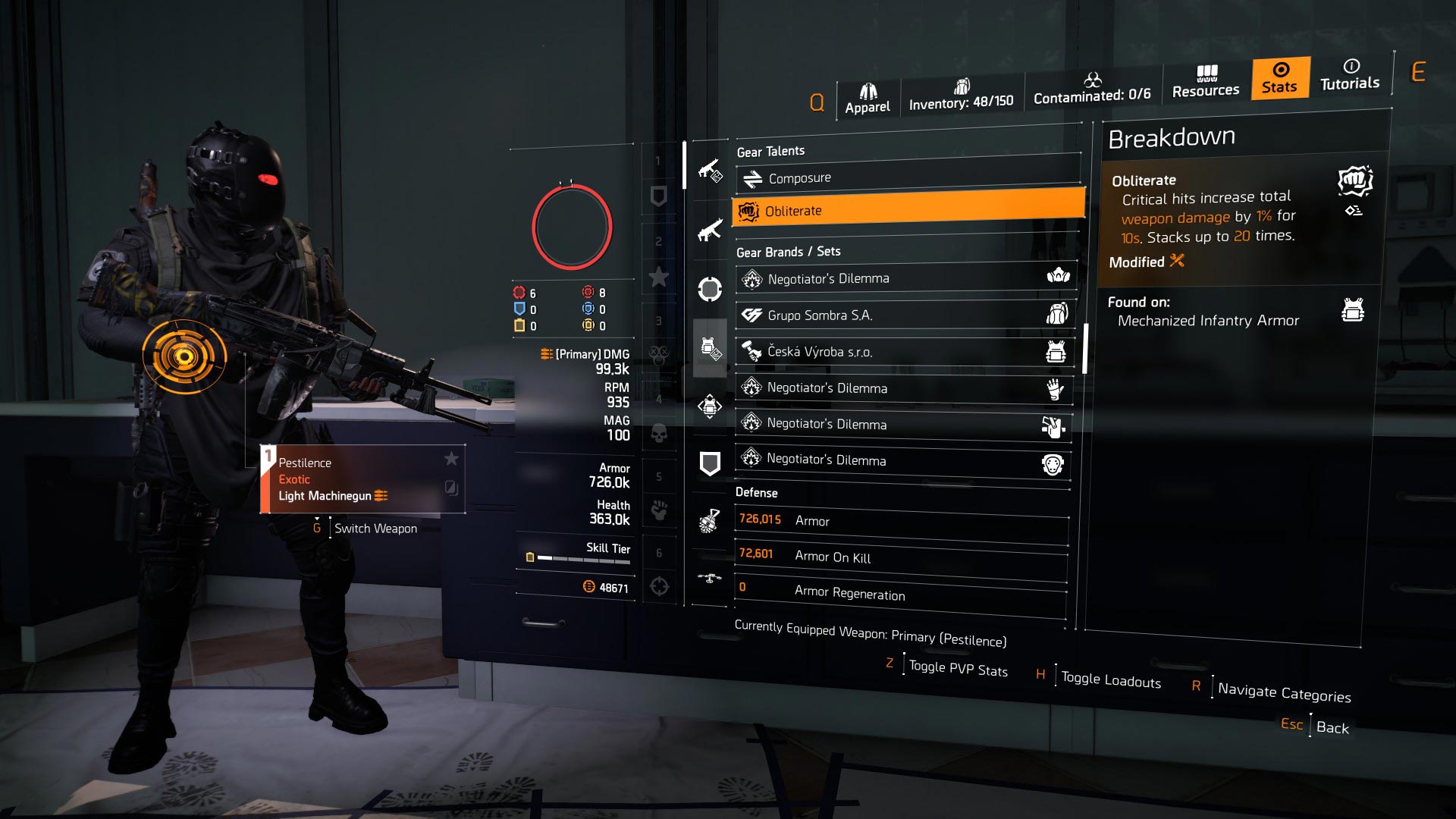Expand the Defense stats section
Viewport: 1456px width, 819px height.
click(756, 493)
